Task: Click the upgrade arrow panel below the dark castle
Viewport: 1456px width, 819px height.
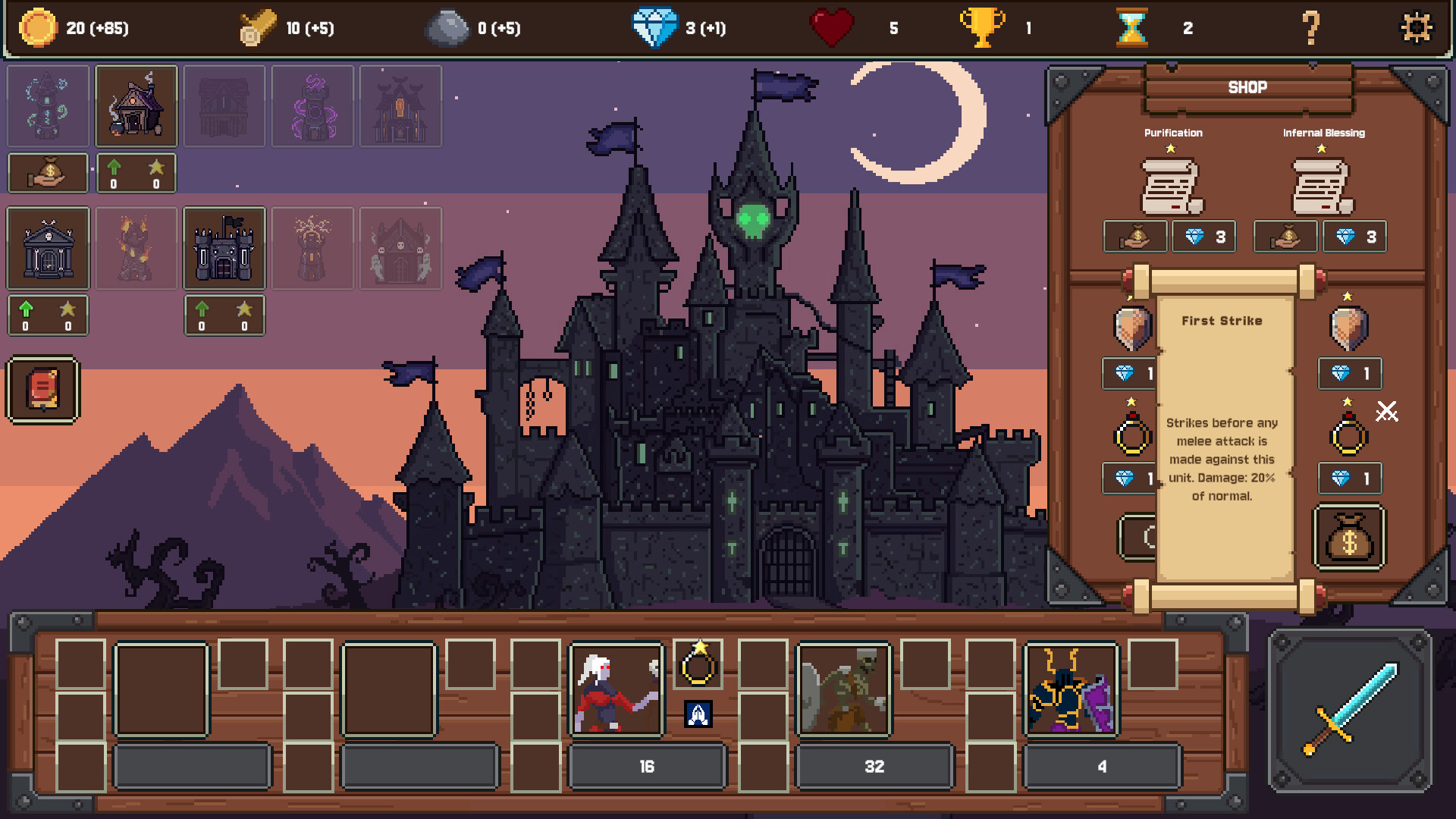Action: coord(224,315)
